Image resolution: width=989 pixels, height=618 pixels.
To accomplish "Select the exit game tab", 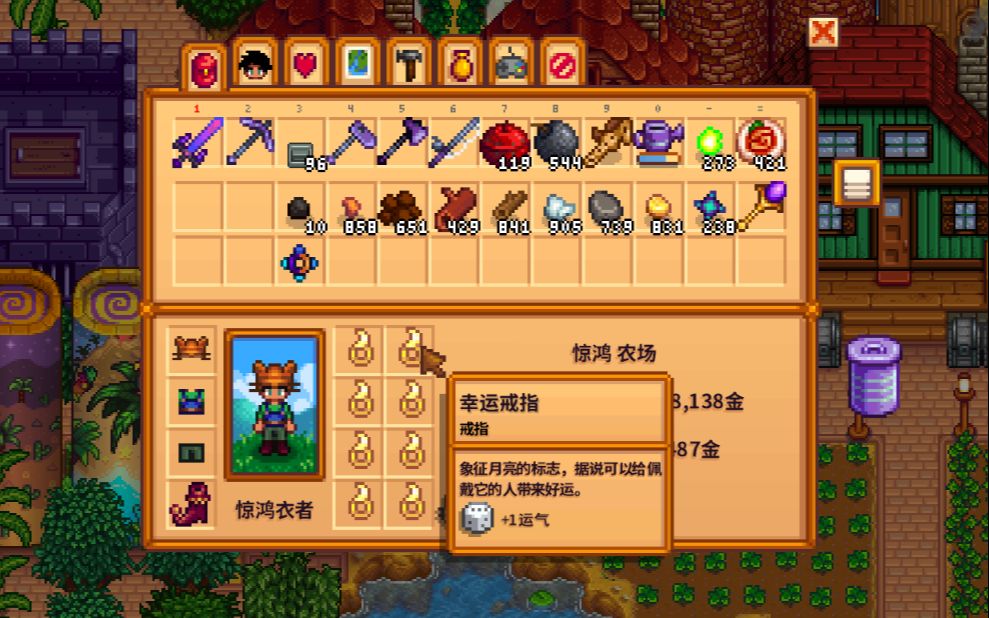I will point(562,65).
